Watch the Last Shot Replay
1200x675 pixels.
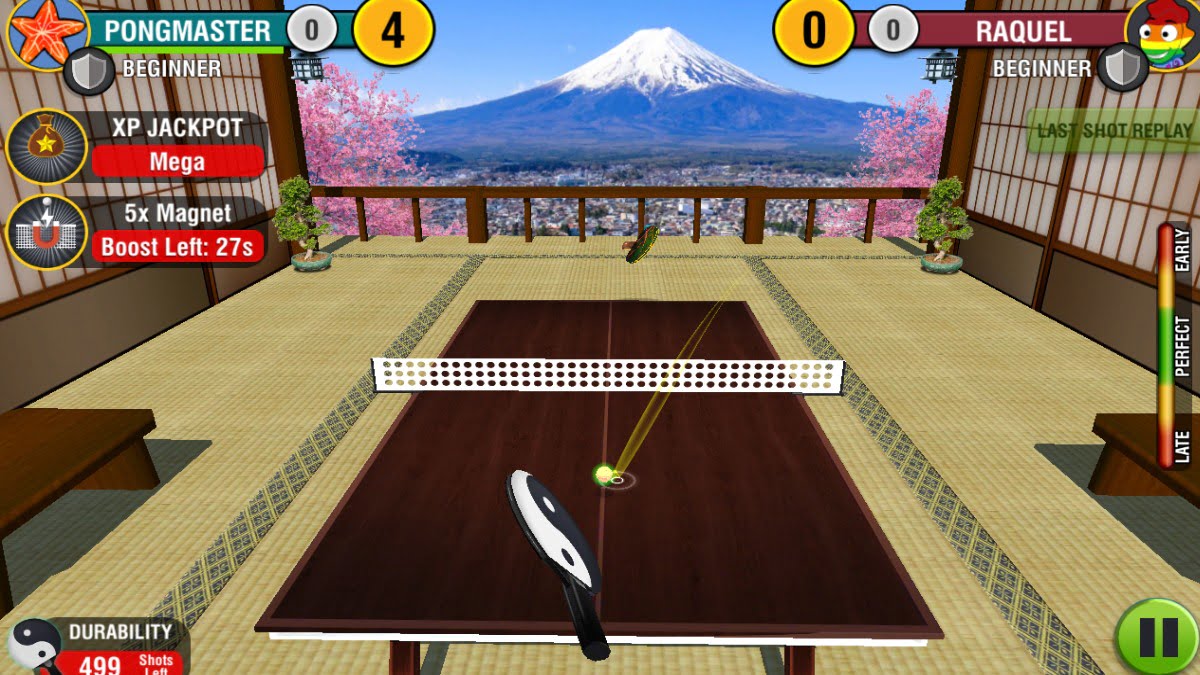tap(1114, 131)
